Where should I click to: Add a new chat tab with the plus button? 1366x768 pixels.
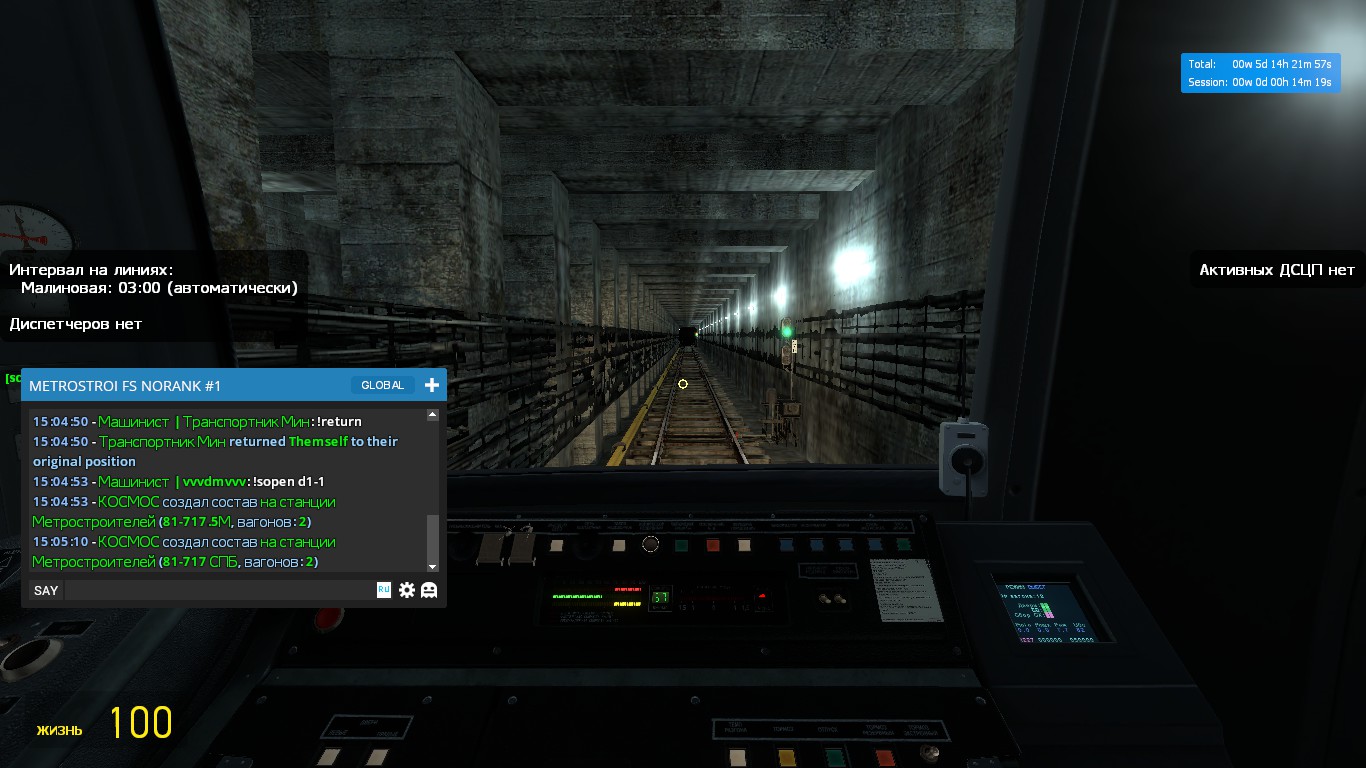point(432,385)
